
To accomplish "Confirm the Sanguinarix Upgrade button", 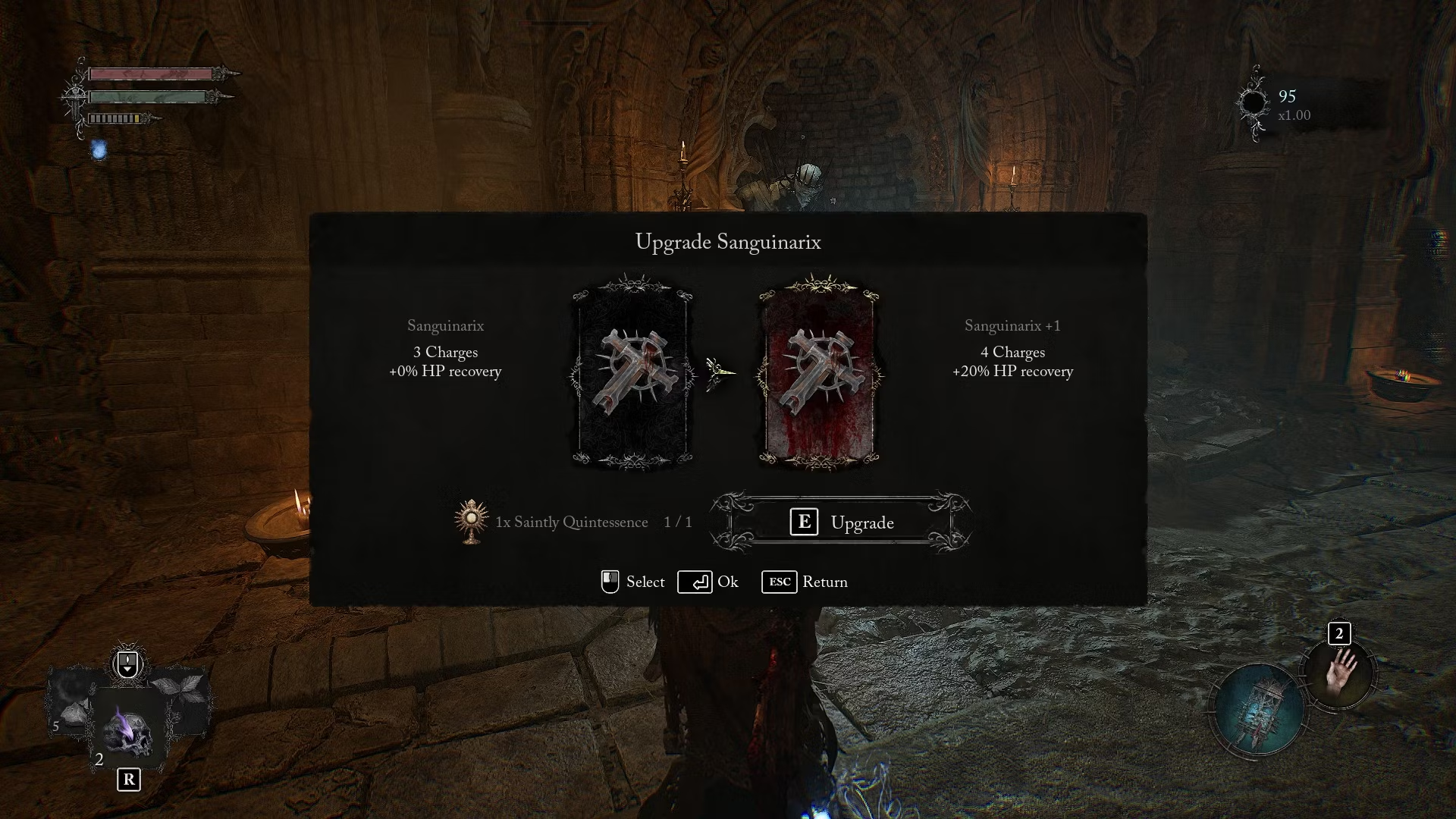I will (x=841, y=522).
